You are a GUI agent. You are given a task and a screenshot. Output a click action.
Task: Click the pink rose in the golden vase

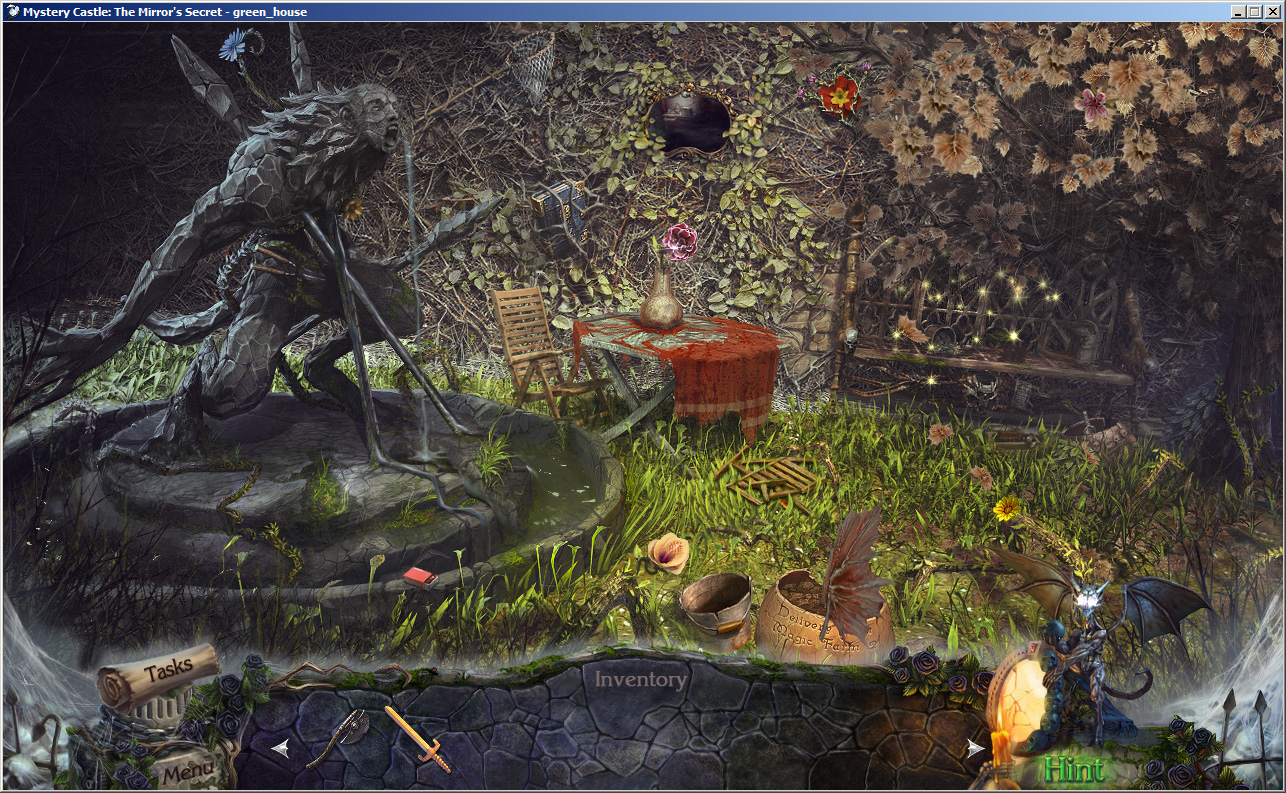(x=683, y=243)
